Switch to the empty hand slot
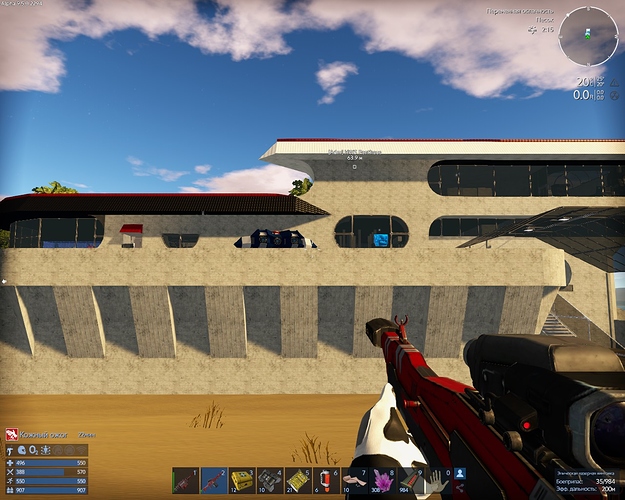The width and height of the screenshot is (625, 500). 437,481
